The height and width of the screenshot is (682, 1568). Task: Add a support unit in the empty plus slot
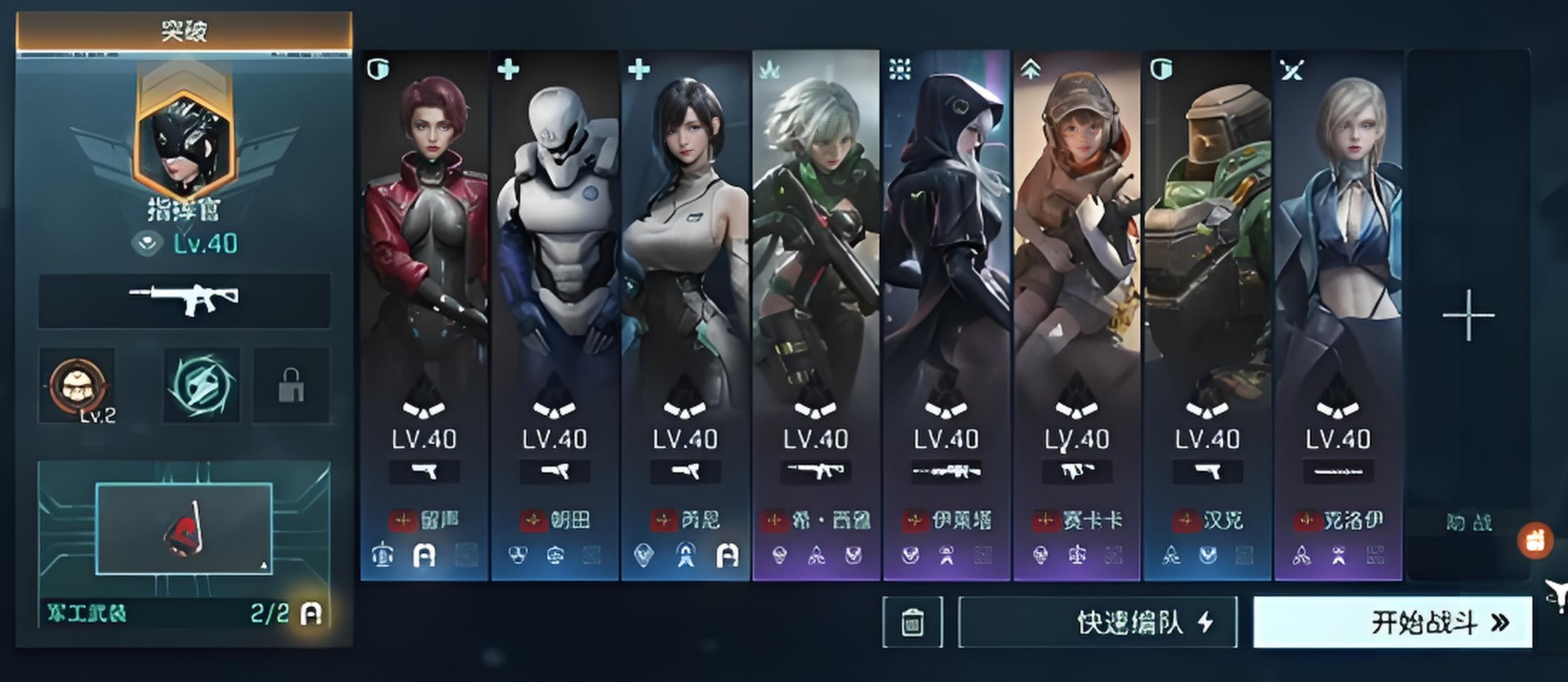click(1468, 315)
